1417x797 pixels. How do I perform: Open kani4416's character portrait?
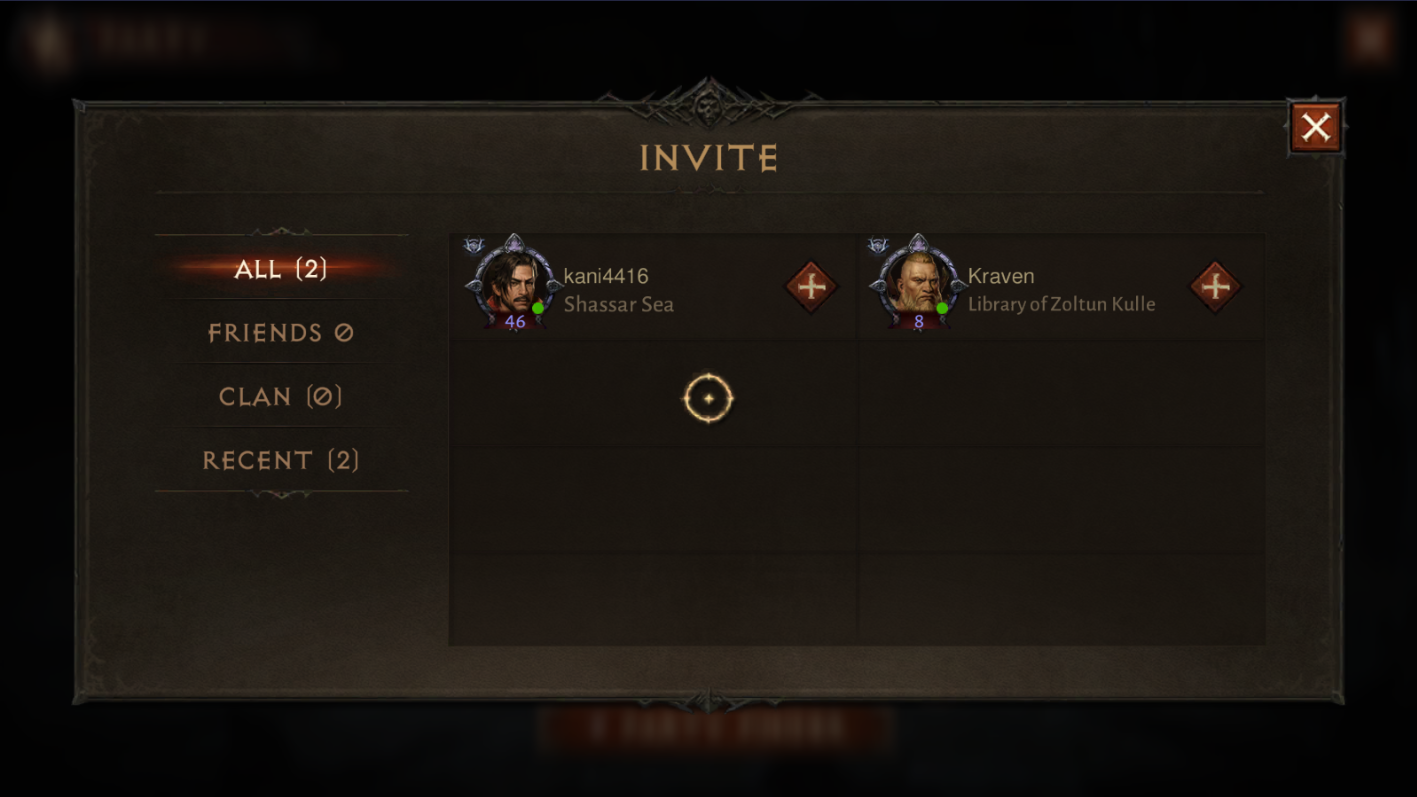point(512,284)
